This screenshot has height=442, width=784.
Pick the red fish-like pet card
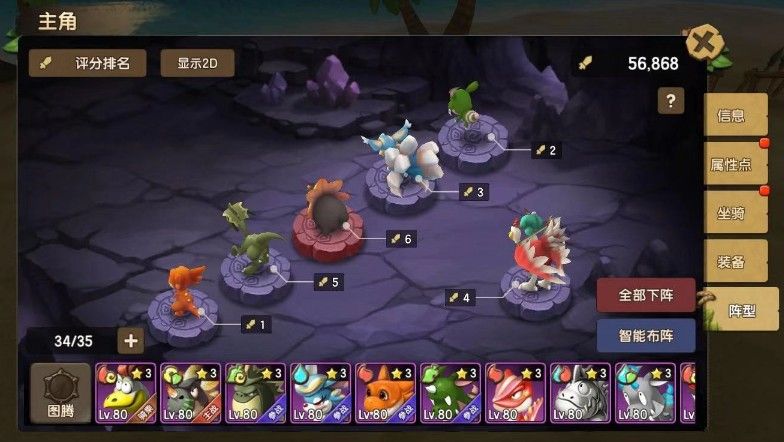tap(515, 394)
